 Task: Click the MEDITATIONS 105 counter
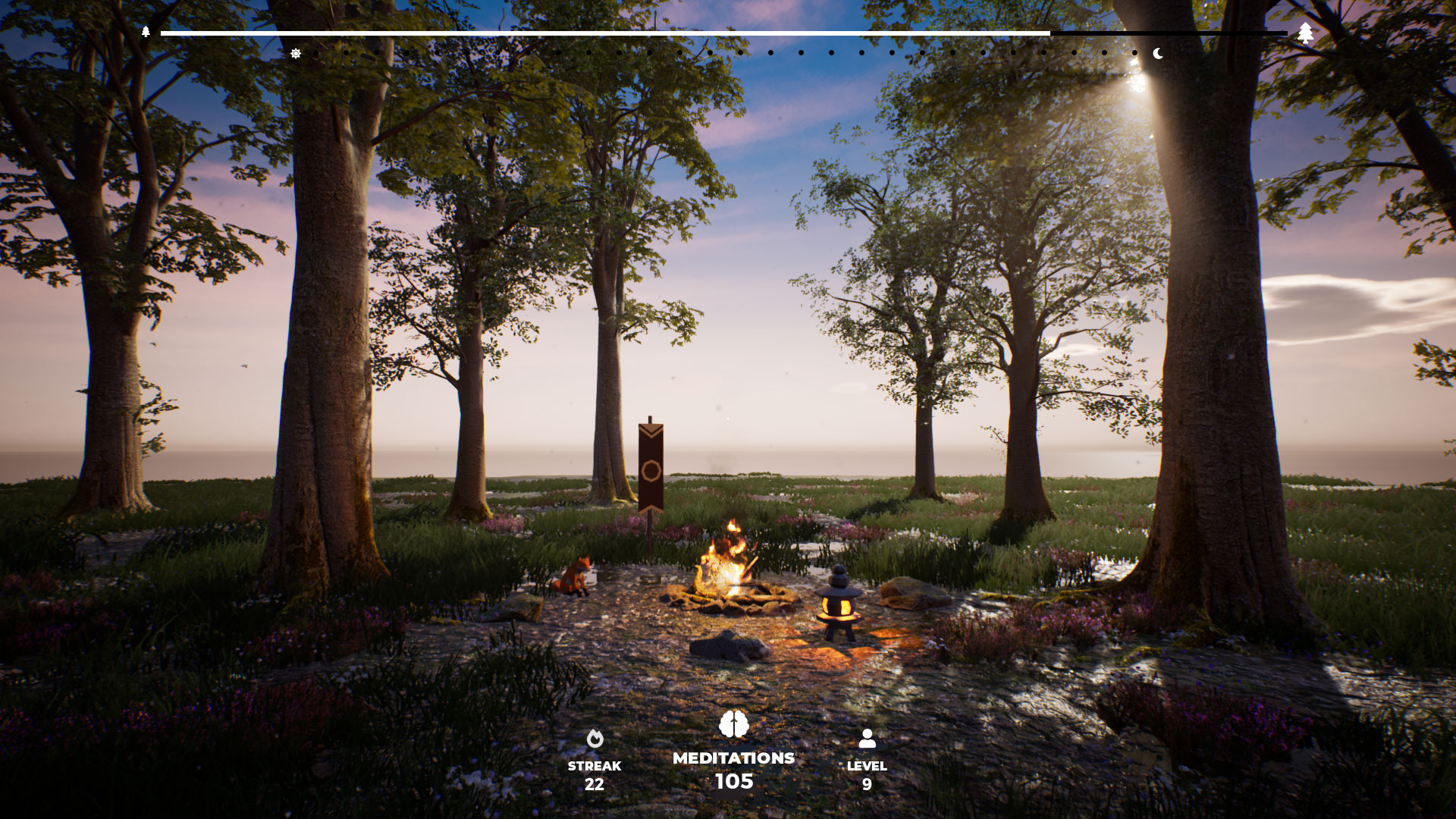(733, 768)
